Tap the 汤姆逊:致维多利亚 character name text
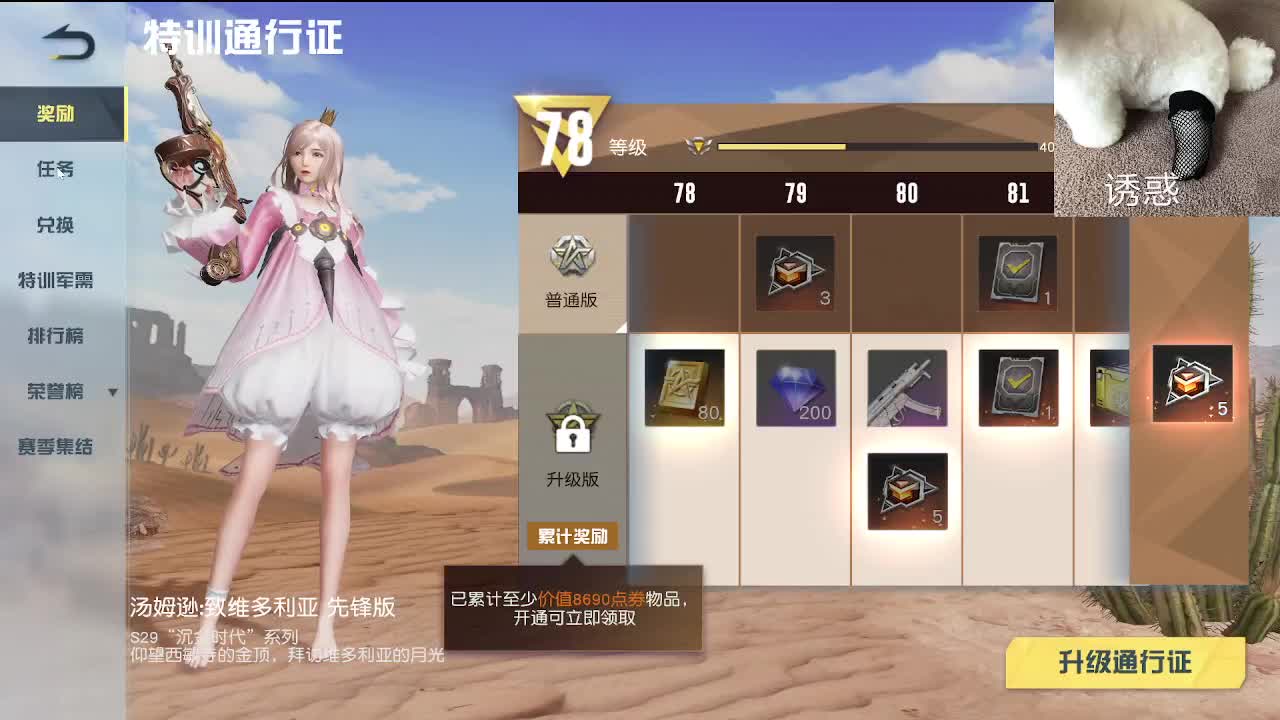 (262, 607)
